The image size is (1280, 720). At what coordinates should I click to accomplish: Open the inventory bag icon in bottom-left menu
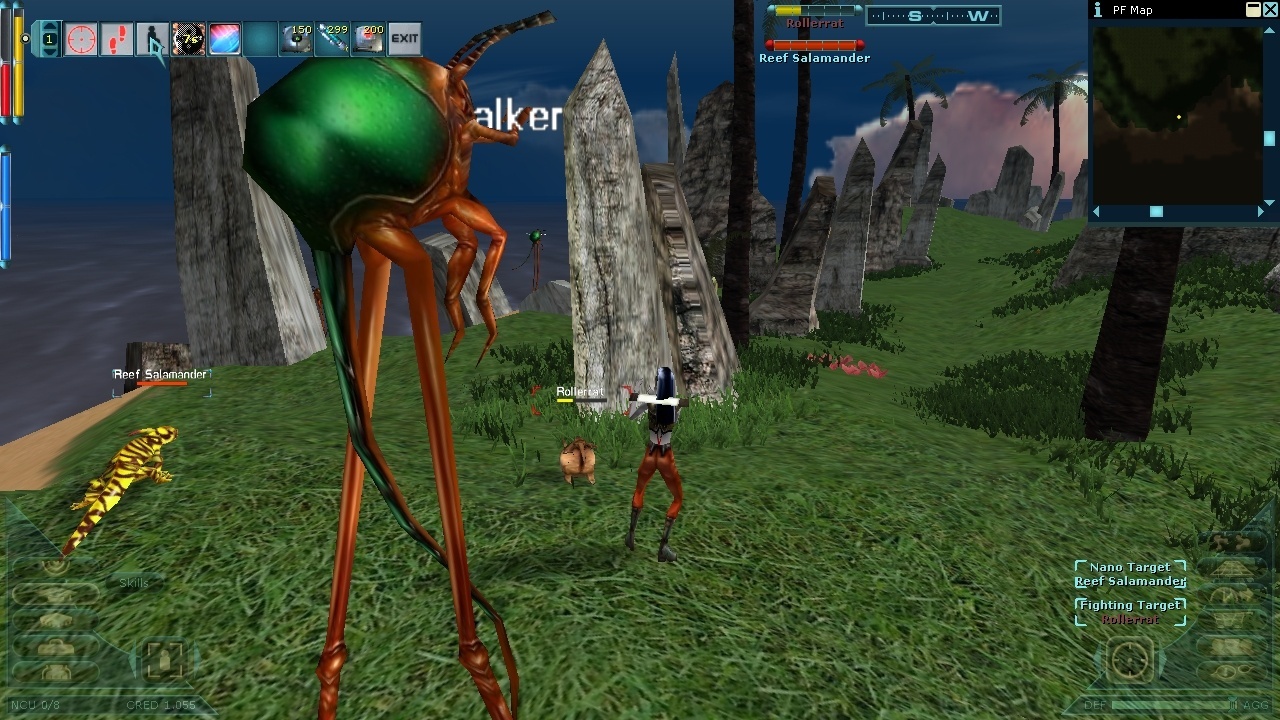[x=55, y=648]
